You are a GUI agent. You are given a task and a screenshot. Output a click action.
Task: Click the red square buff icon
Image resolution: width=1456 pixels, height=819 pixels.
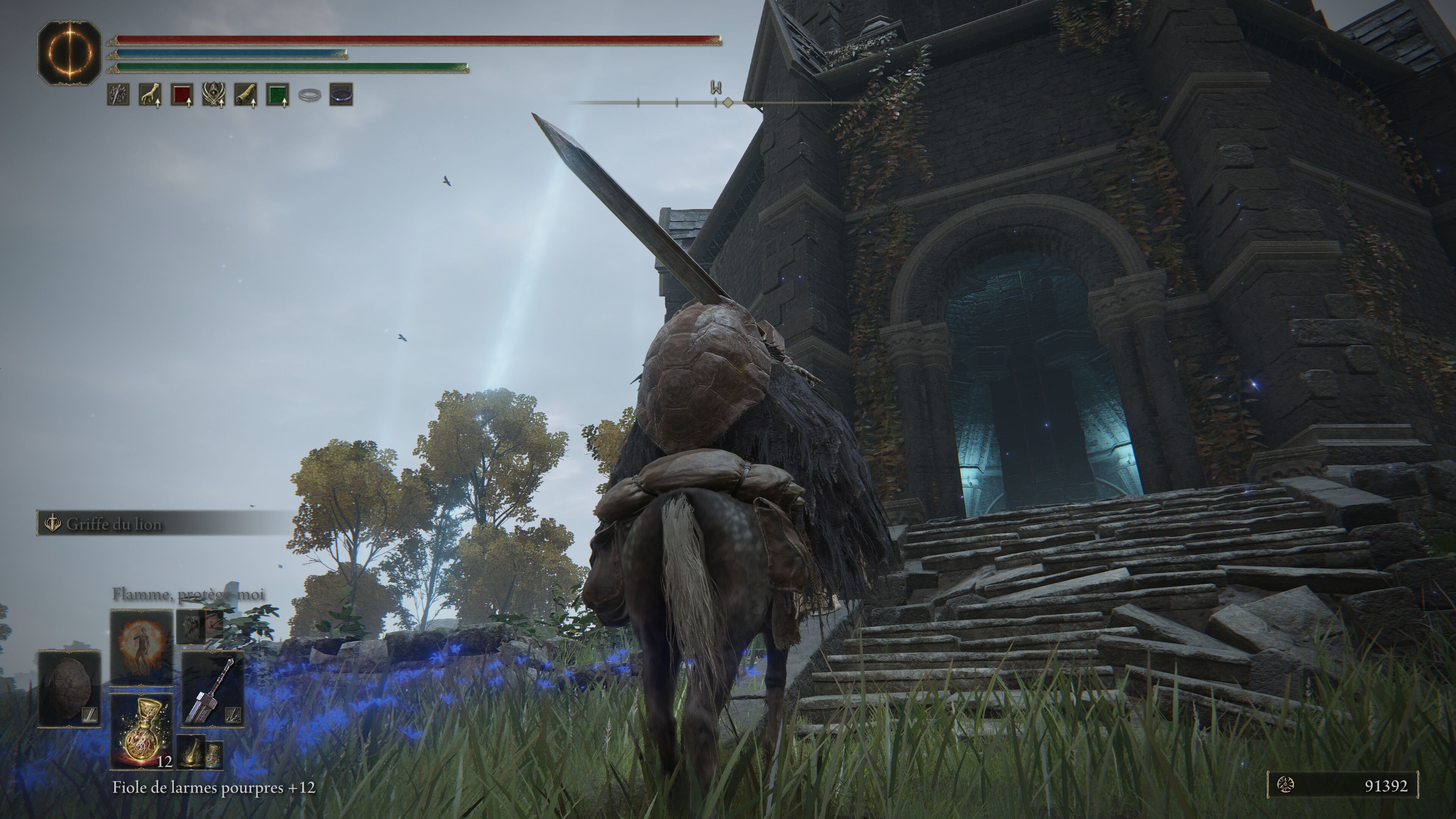coord(182,95)
